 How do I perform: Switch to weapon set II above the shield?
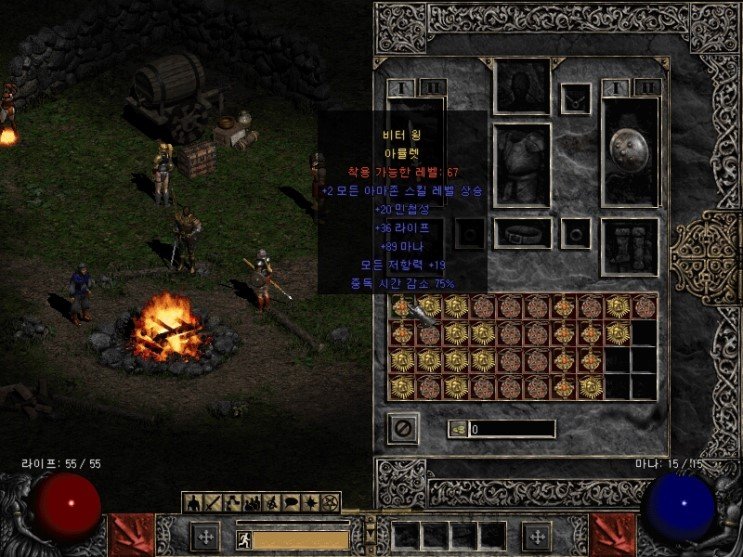(647, 88)
